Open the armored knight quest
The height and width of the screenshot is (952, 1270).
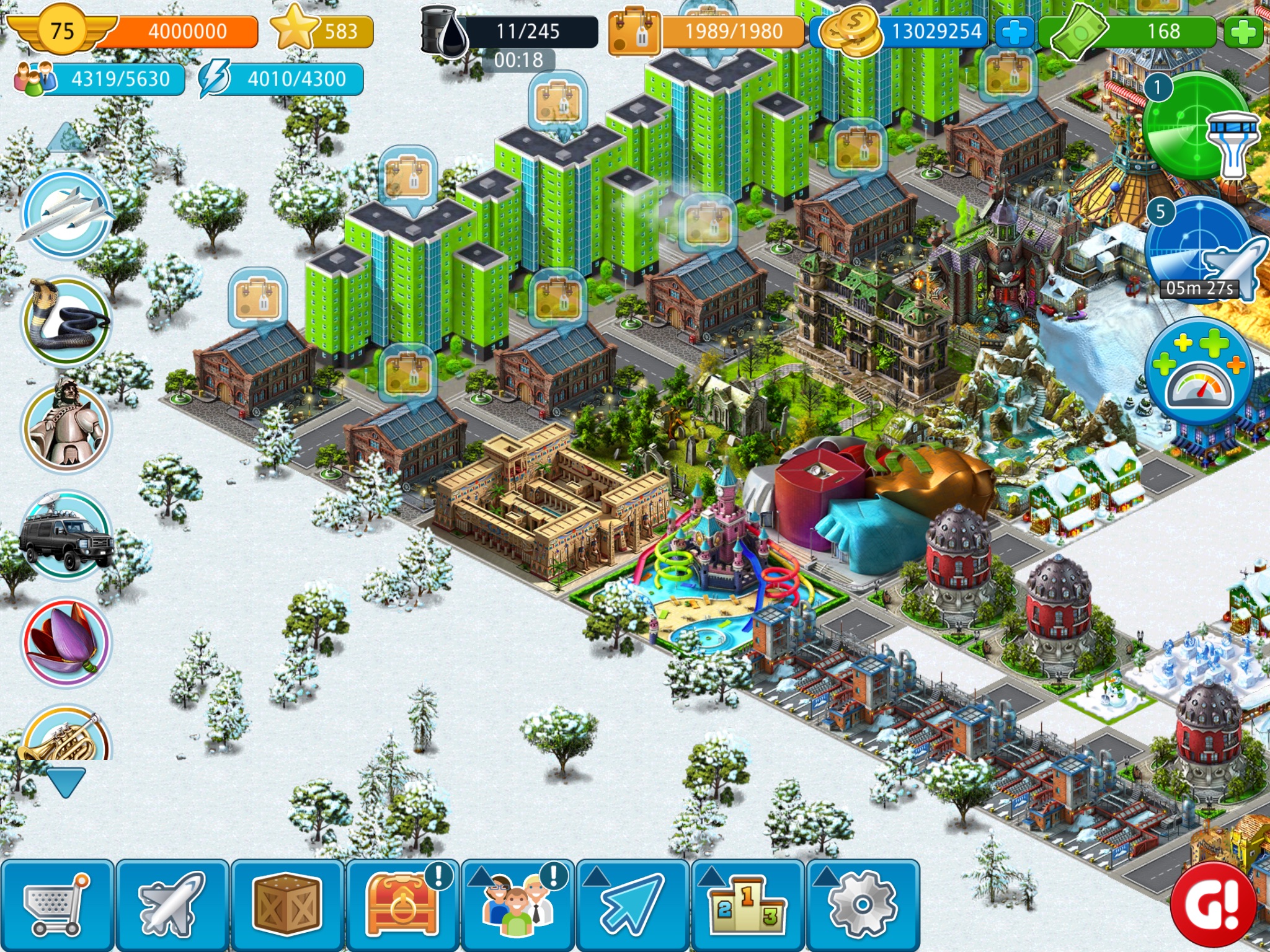tap(66, 427)
